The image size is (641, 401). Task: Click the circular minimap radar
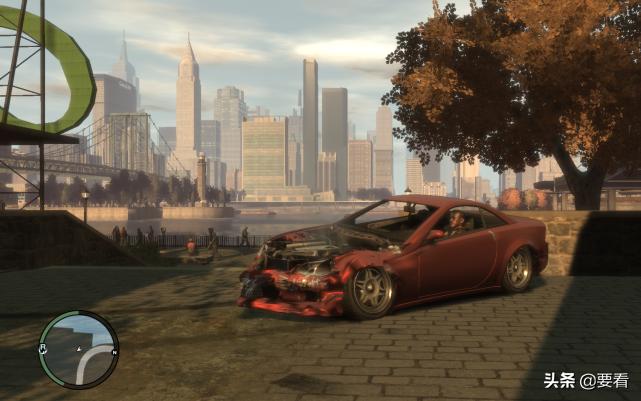pos(79,349)
